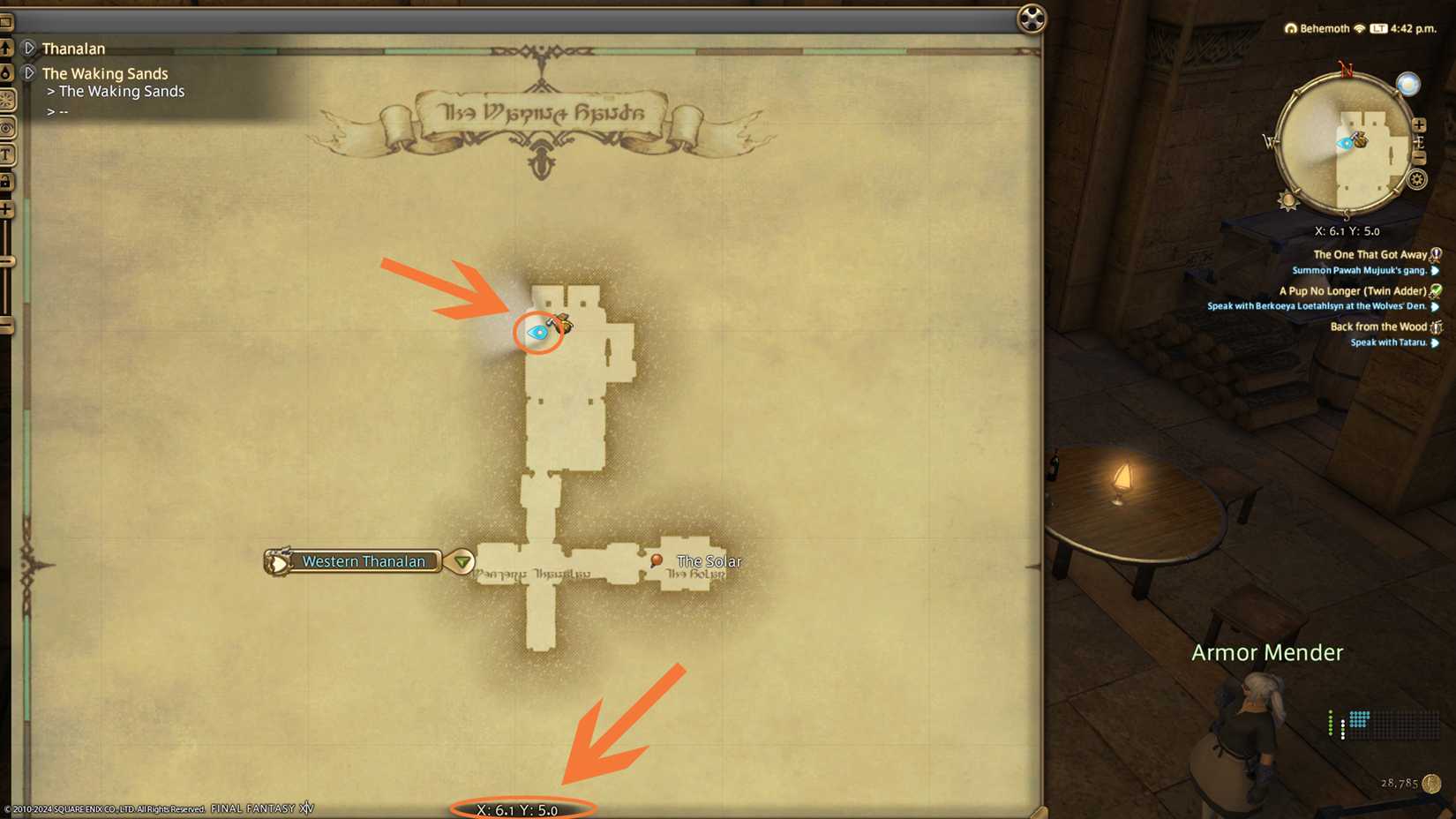This screenshot has height=819, width=1456.
Task: Click the Western Thanalan zone exit button
Action: (x=364, y=561)
